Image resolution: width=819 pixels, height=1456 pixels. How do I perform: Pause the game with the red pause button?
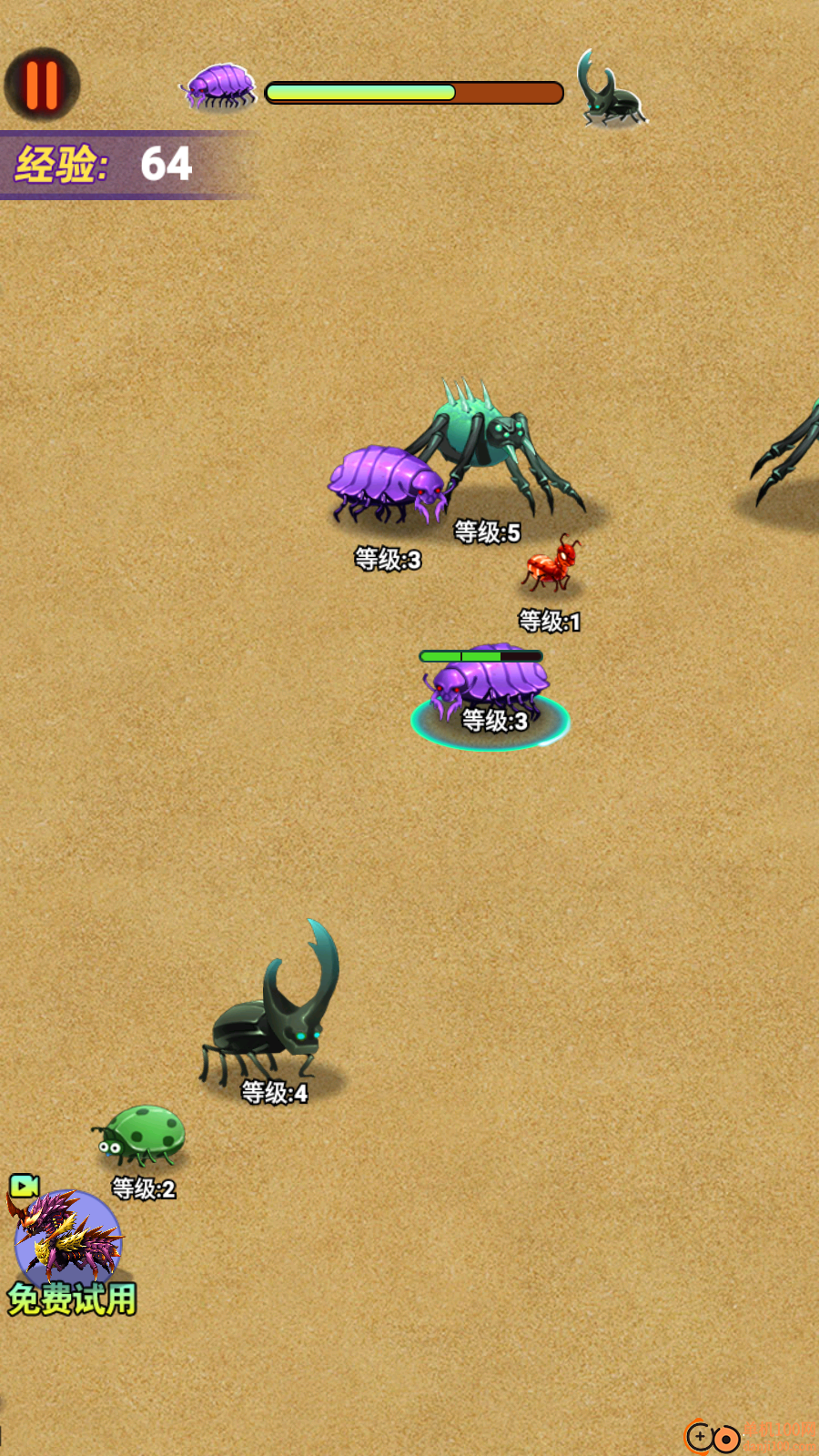click(42, 85)
